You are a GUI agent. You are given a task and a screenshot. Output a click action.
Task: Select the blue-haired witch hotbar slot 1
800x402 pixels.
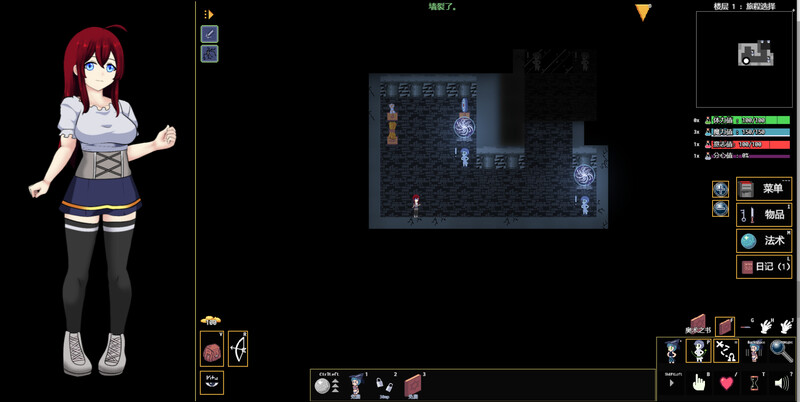(355, 385)
